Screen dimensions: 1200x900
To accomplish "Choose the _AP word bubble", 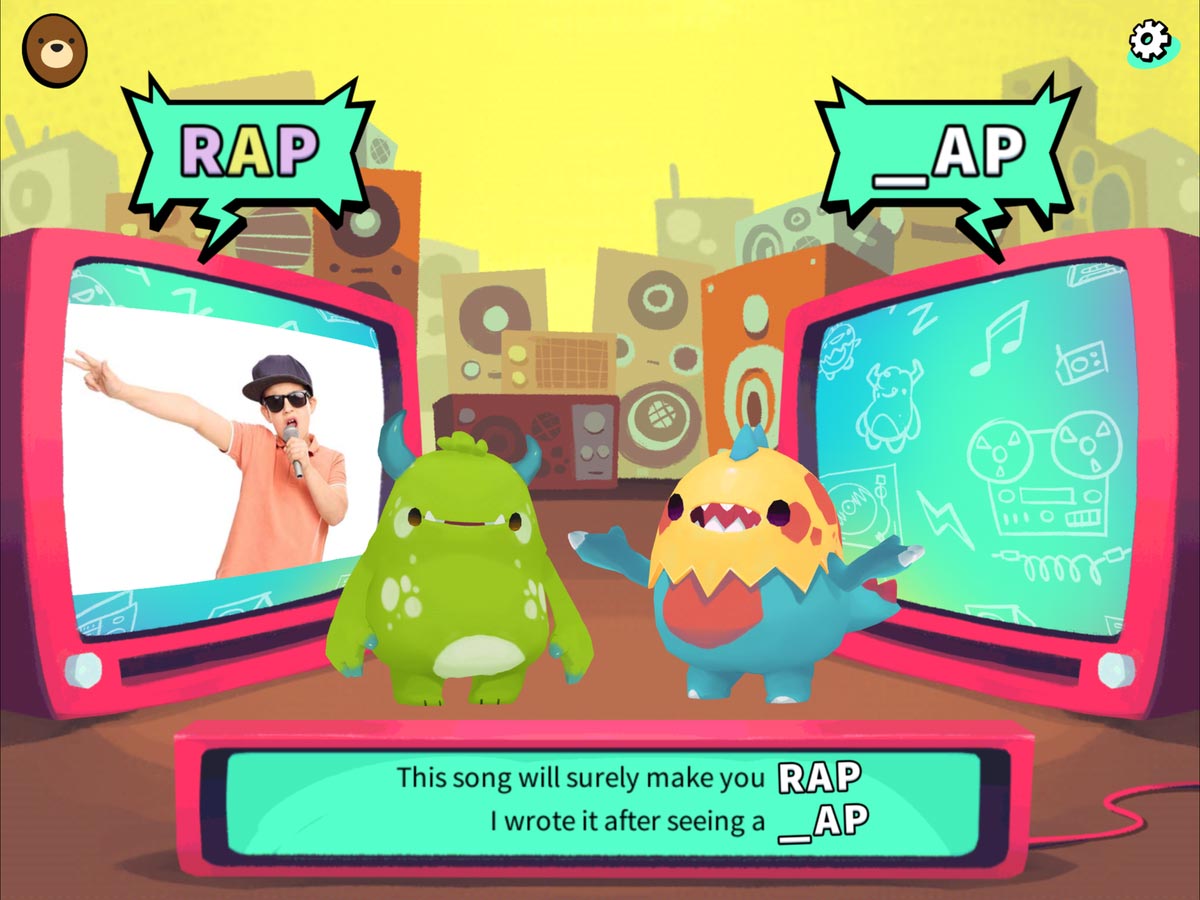I will 948,154.
